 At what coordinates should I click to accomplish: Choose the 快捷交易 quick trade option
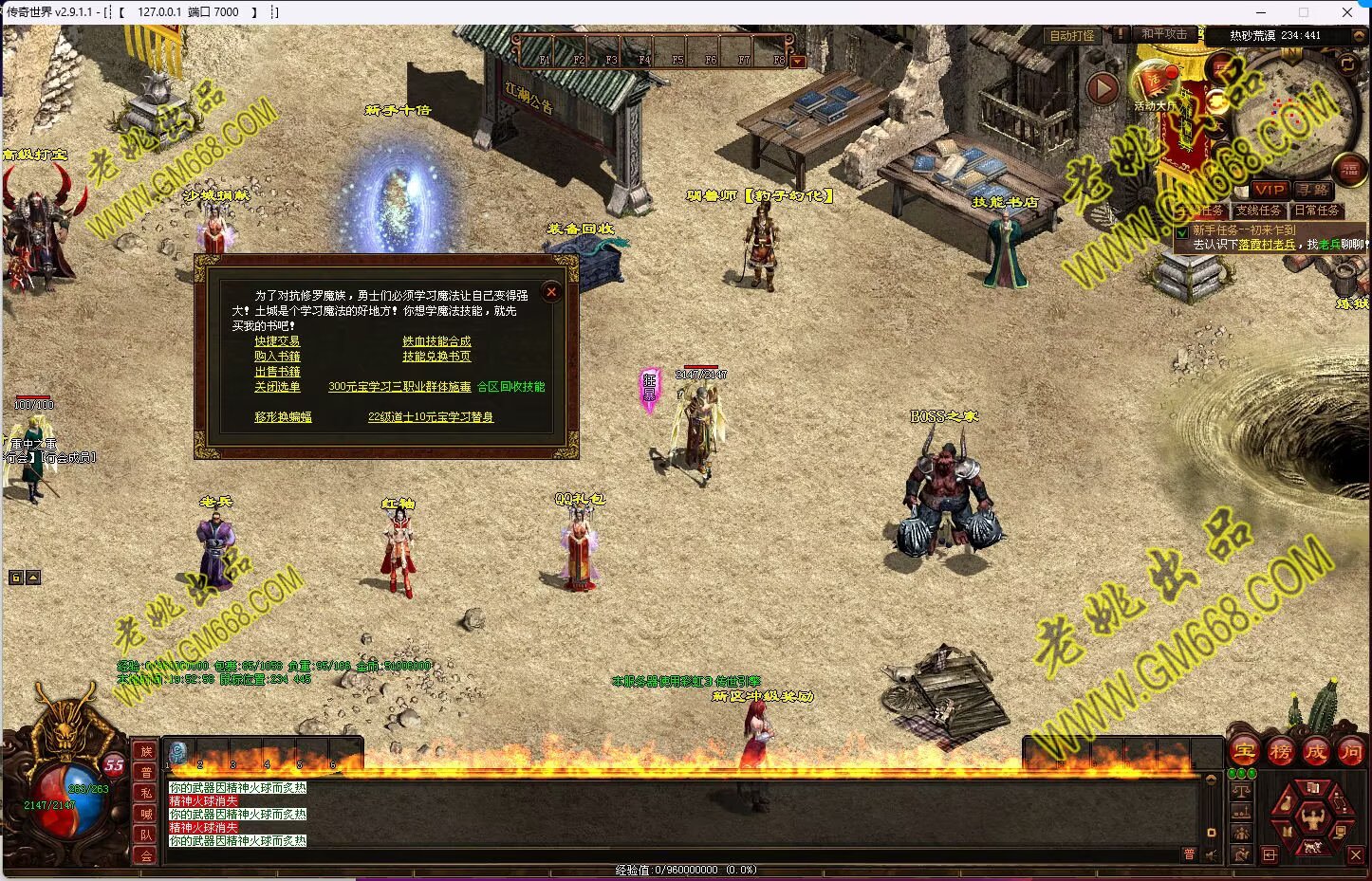tap(277, 341)
